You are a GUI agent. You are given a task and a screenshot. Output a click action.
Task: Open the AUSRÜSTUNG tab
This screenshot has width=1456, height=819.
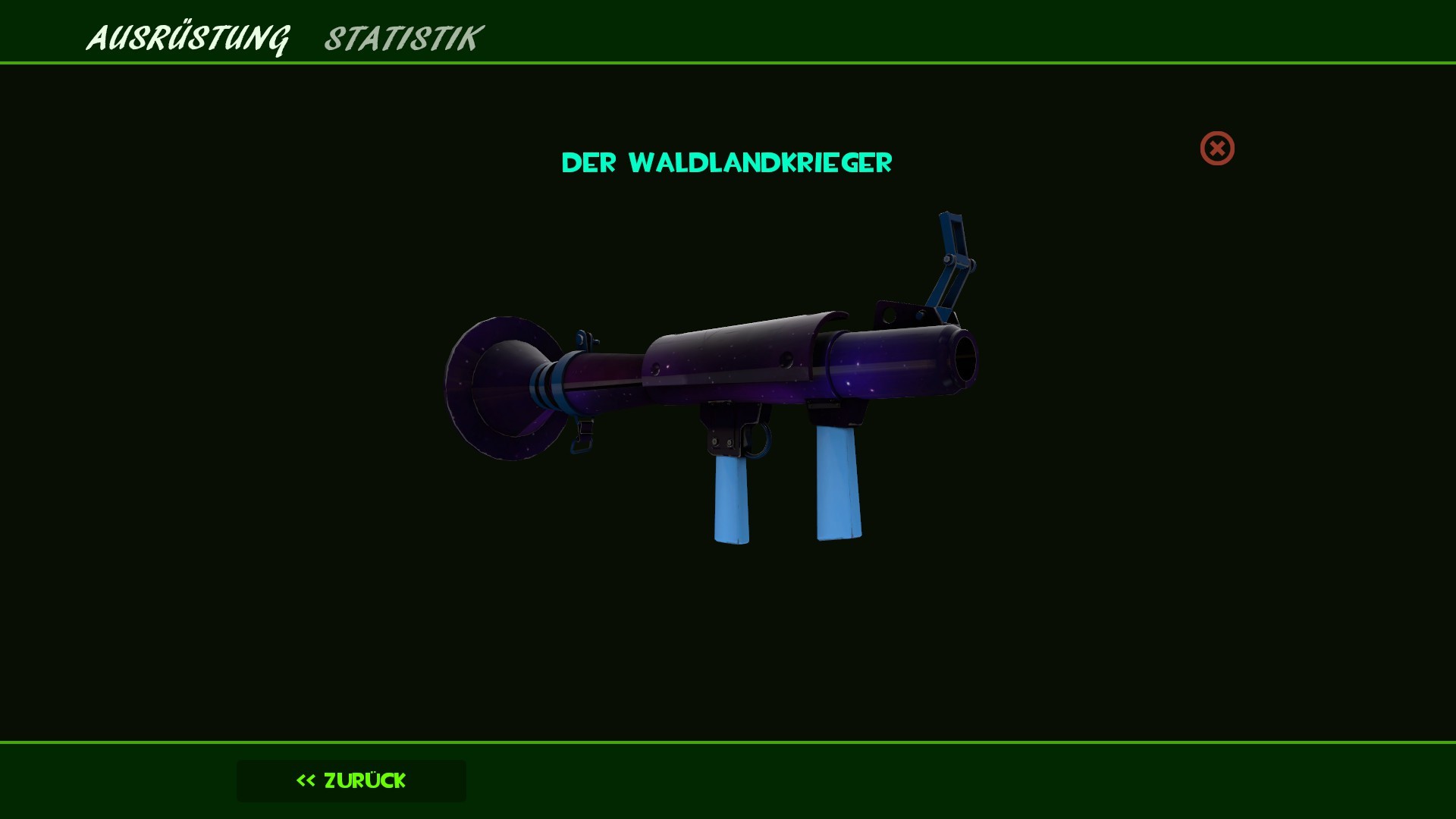pyautogui.click(x=190, y=38)
